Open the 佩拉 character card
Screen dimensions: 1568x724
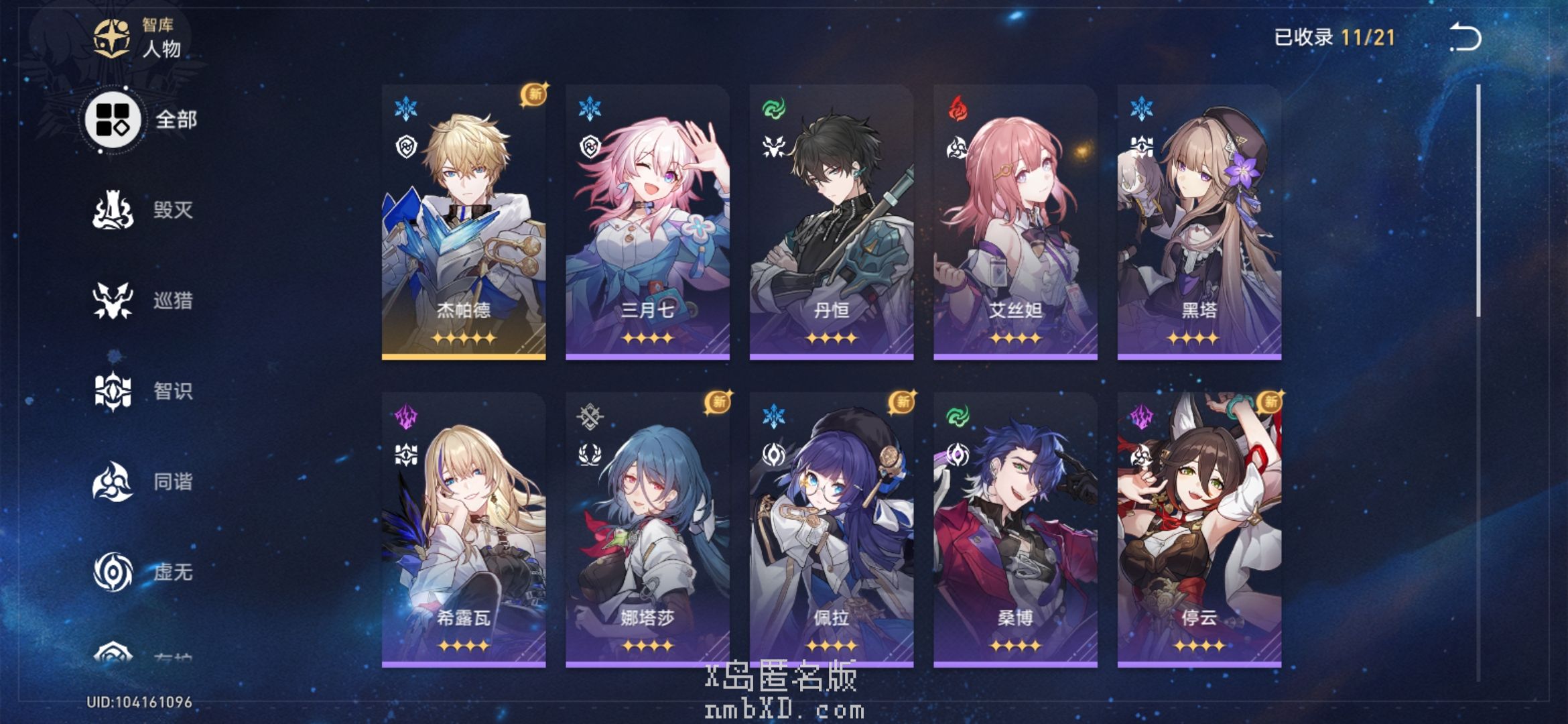pyautogui.click(x=831, y=530)
